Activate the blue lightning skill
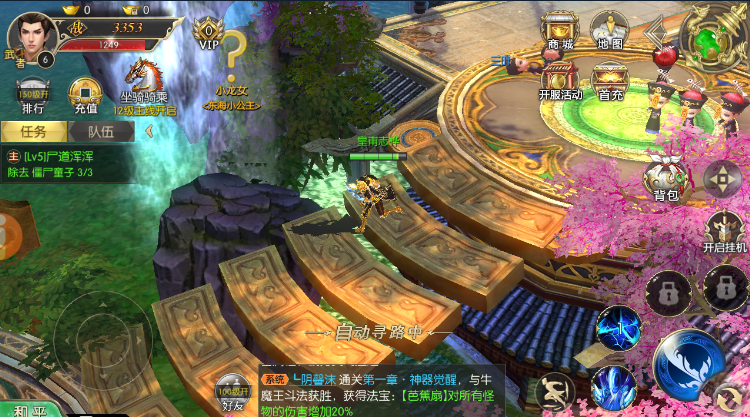 pos(618,330)
